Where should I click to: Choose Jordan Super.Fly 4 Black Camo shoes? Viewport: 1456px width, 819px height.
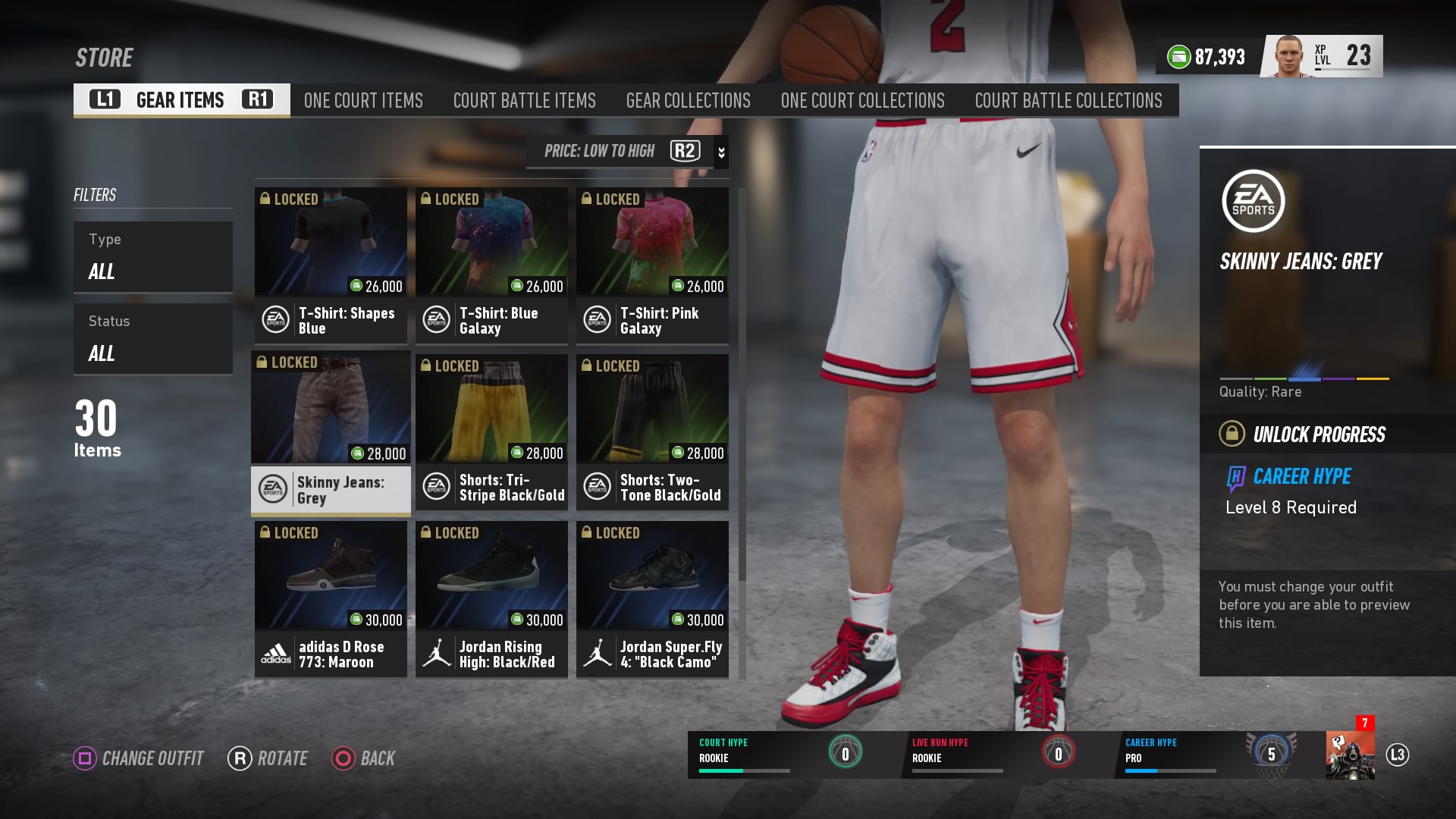point(652,599)
